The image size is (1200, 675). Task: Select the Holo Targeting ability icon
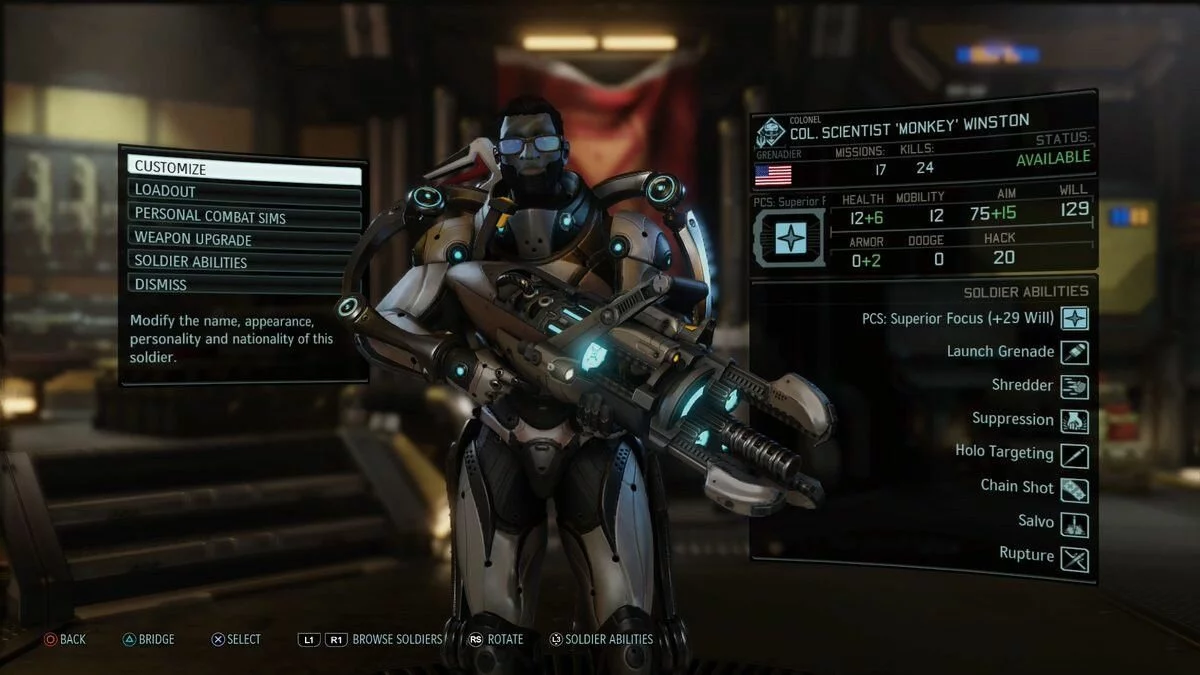tap(1075, 454)
